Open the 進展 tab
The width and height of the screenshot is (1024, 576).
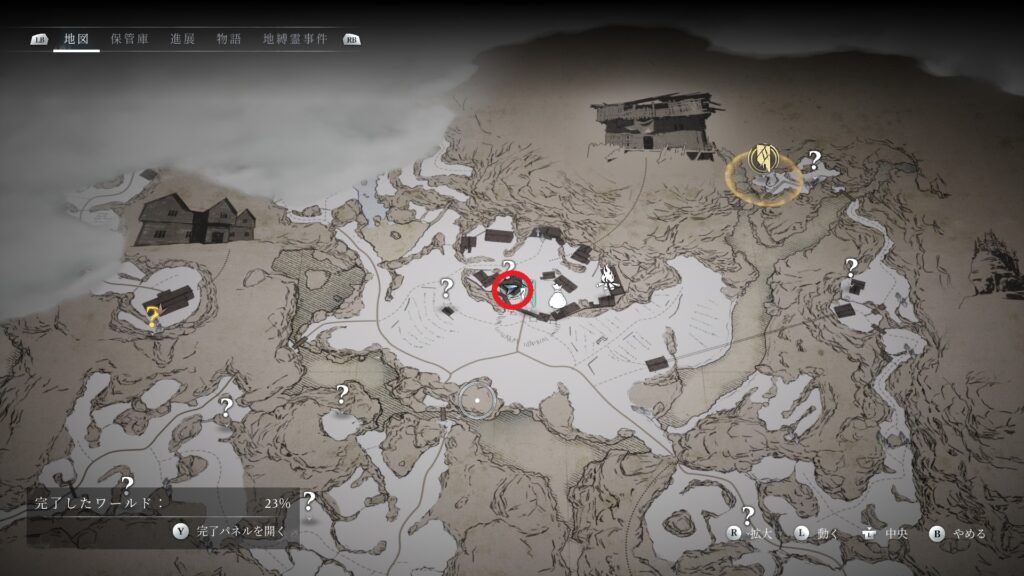[x=182, y=39]
